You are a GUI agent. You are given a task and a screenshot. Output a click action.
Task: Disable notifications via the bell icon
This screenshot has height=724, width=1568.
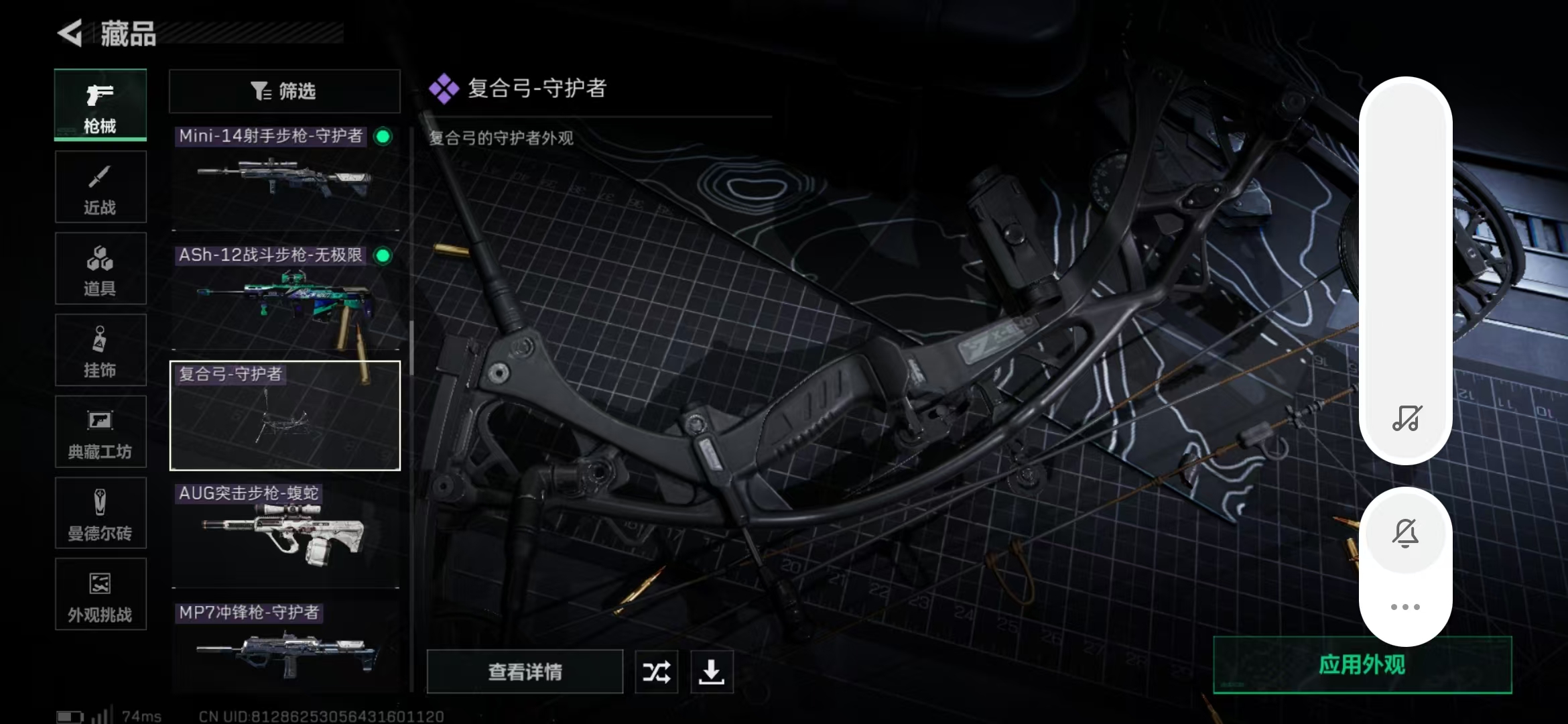(x=1406, y=533)
